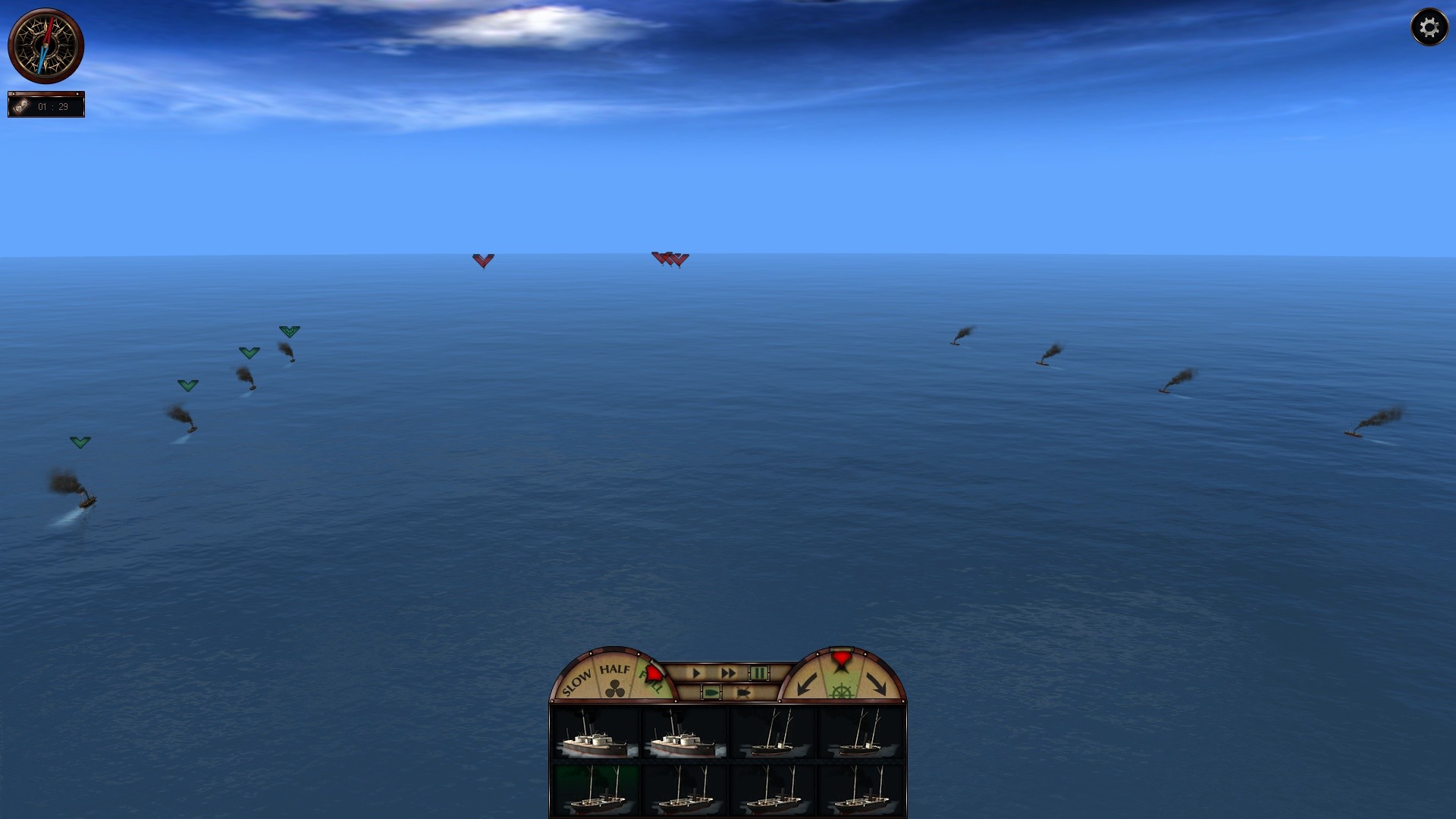
Task: Open the settings gear in the top right
Action: 1430,27
